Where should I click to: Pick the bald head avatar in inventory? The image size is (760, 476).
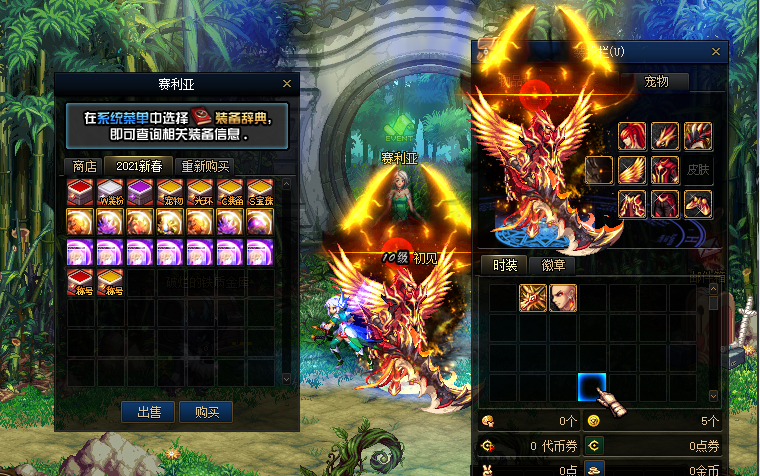pyautogui.click(x=563, y=297)
